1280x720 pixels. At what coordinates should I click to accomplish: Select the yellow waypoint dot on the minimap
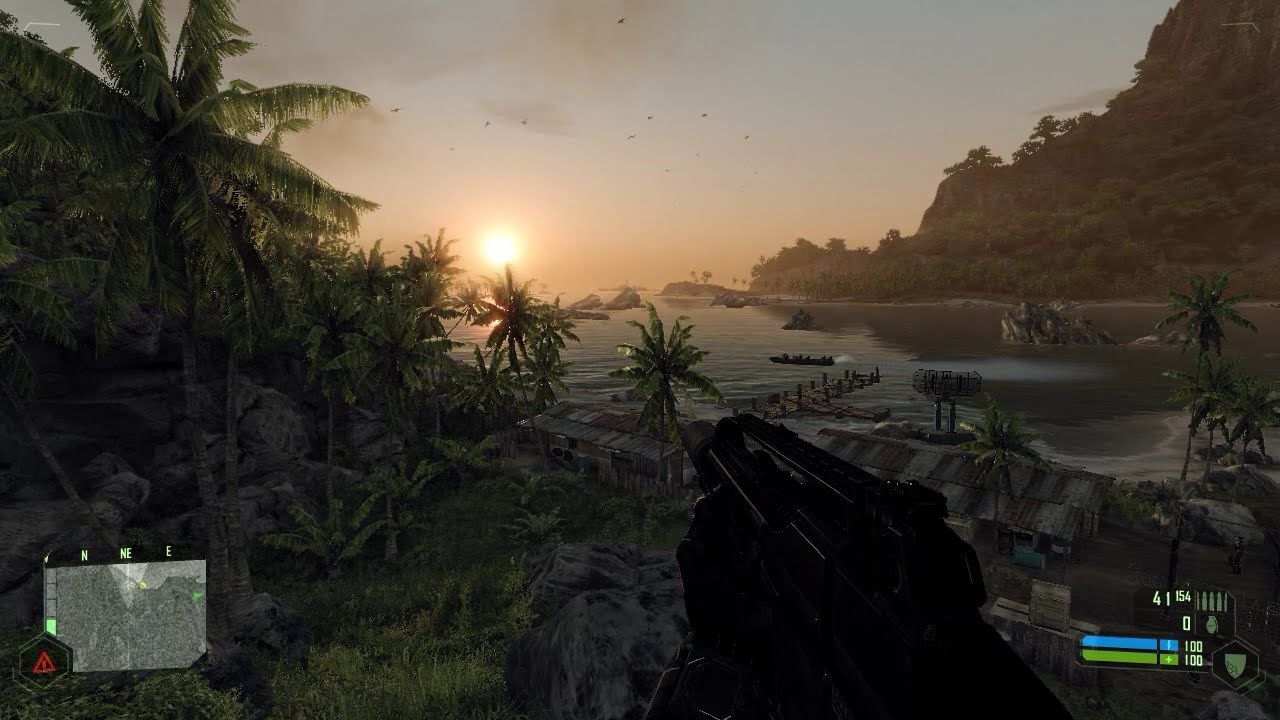(x=142, y=584)
